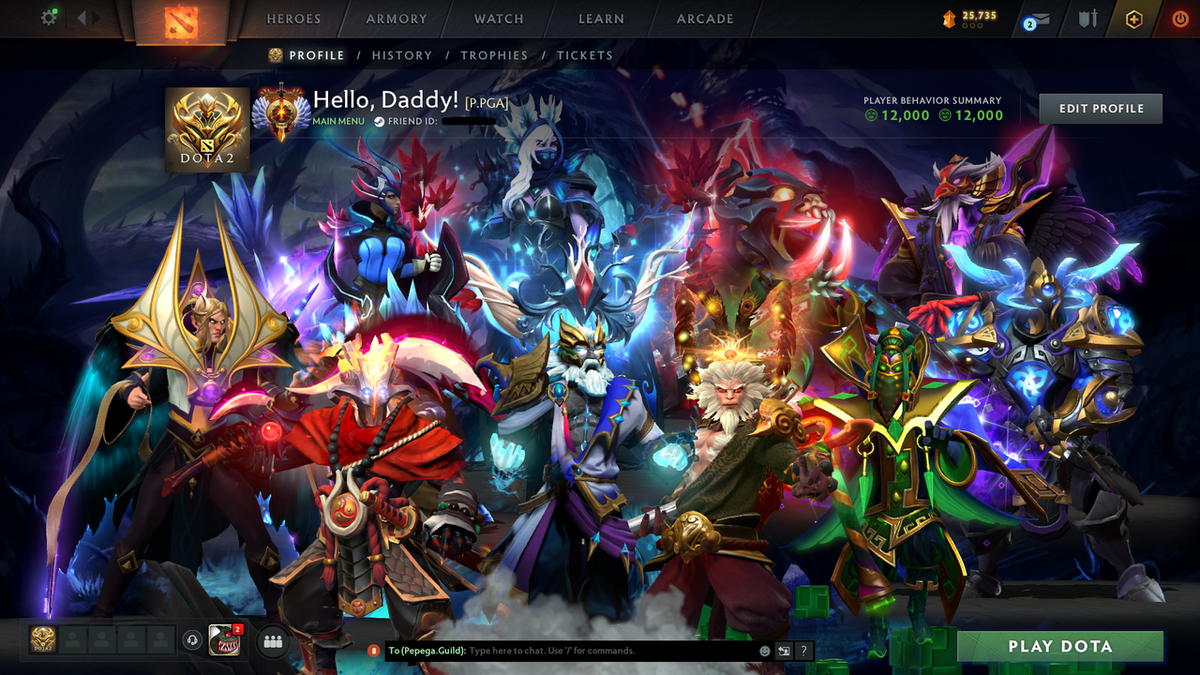View the Tickets tab
Screen dimensions: 1200x675
tap(585, 56)
